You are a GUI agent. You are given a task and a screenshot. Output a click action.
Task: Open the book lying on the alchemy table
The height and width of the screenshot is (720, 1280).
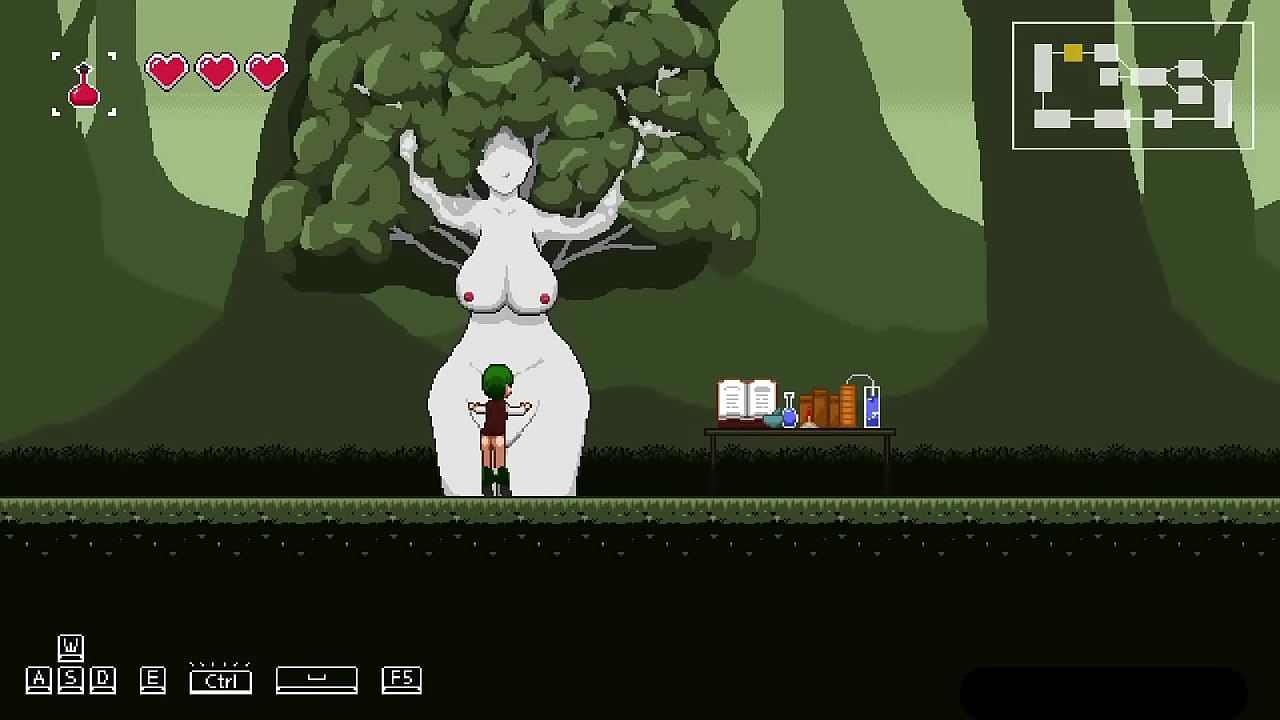tap(746, 400)
